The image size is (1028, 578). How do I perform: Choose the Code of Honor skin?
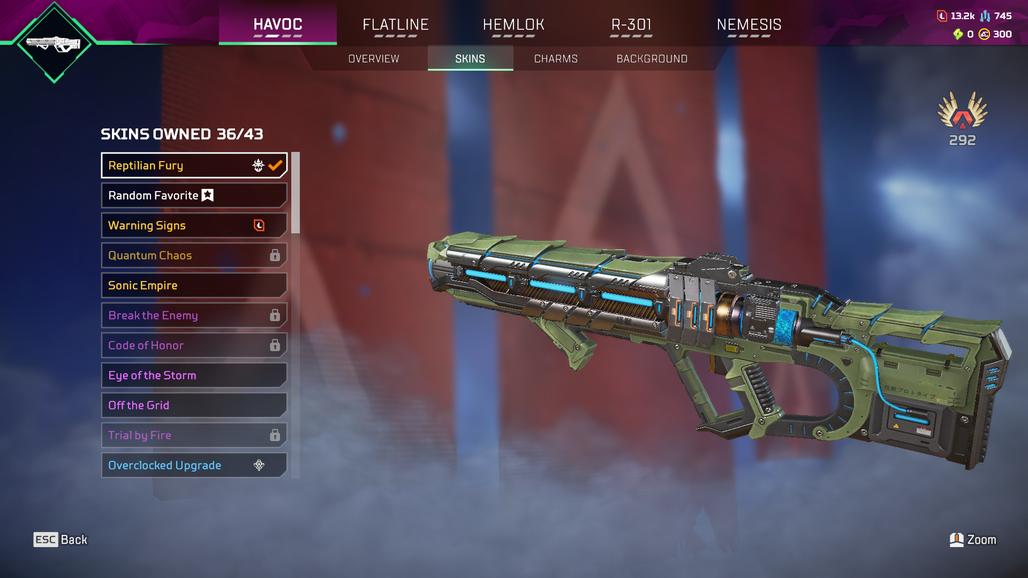[194, 346]
